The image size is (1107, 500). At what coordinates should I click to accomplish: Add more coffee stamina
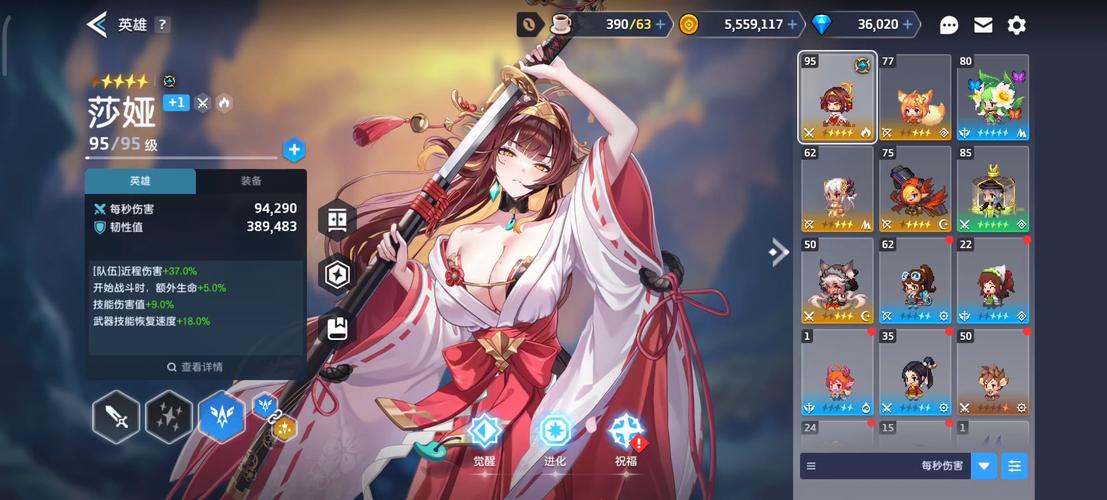tap(660, 25)
